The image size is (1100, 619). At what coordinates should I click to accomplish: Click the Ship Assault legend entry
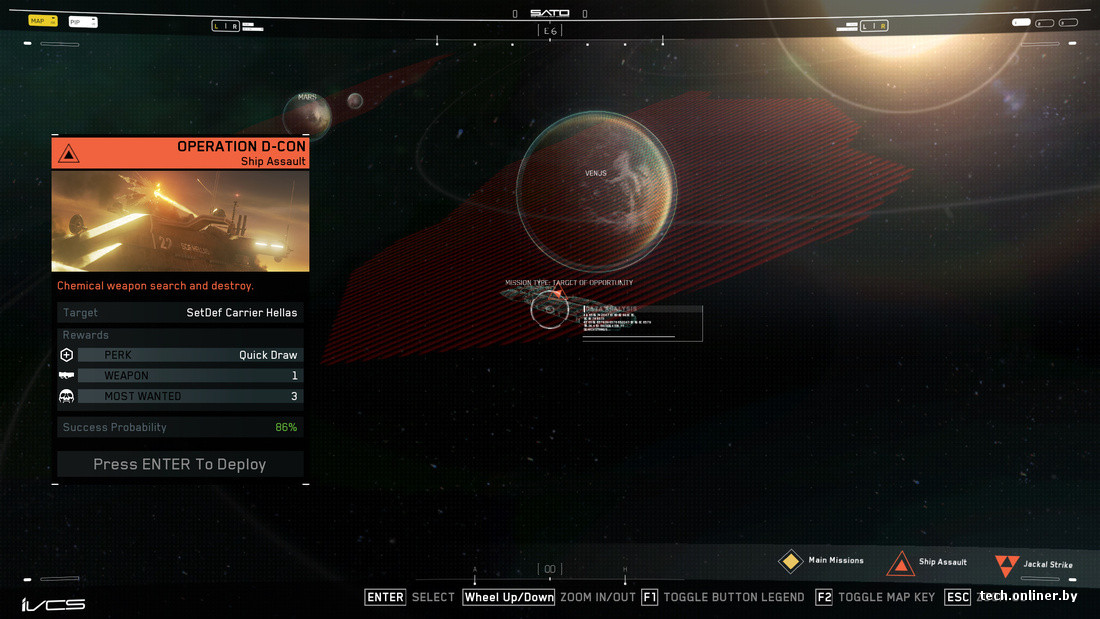click(x=929, y=563)
